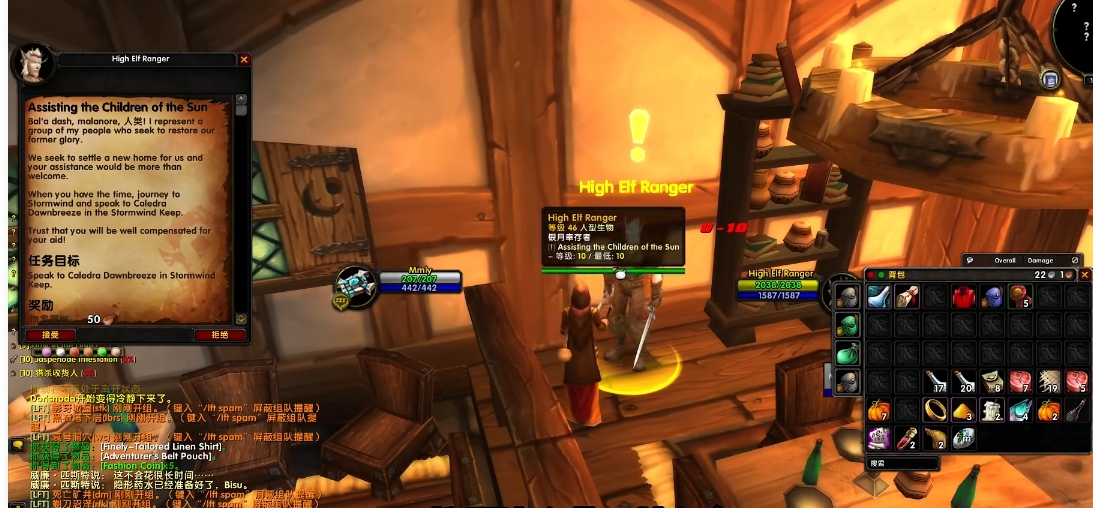Click the Finely-Tailored Linen Shirt chat link
The image size is (1093, 508).
click(161, 446)
